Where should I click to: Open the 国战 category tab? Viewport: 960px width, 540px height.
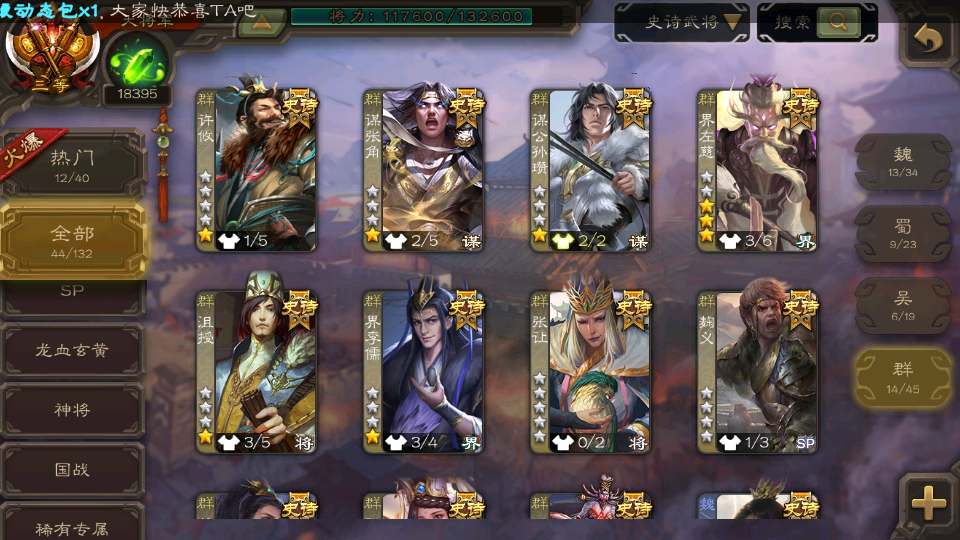click(x=72, y=469)
